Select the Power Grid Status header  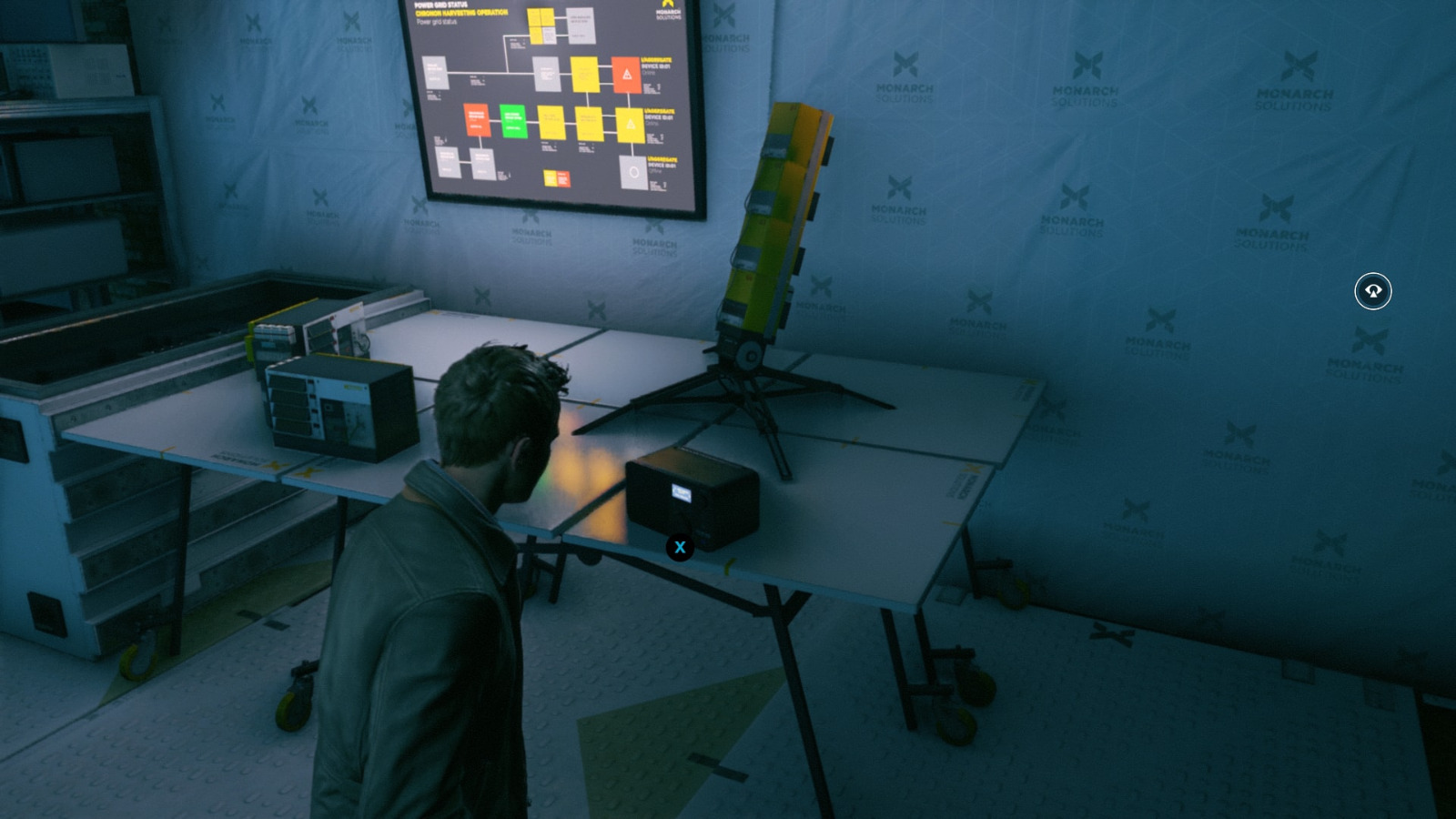[440, 5]
